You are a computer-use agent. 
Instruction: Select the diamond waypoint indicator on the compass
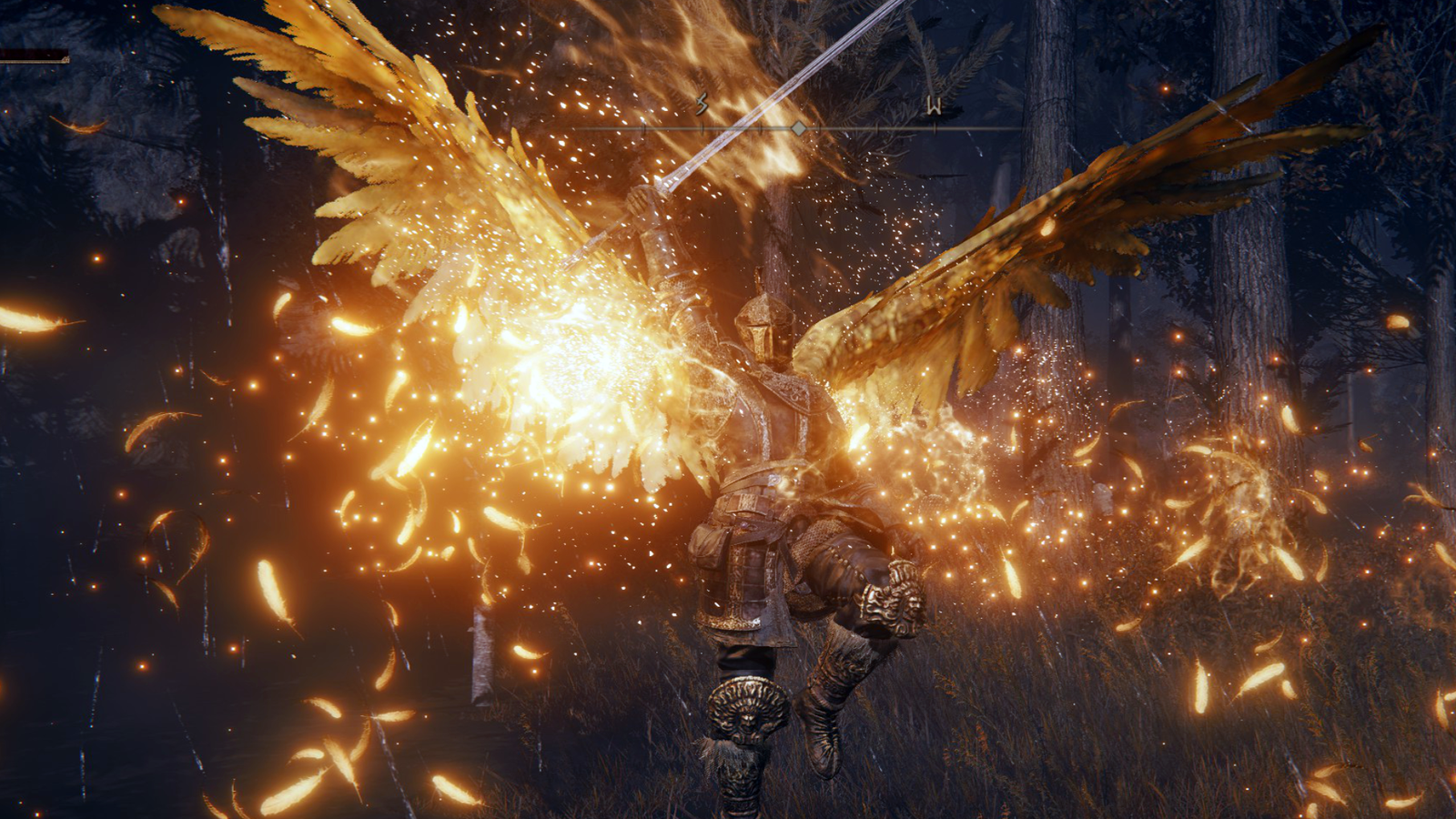798,128
